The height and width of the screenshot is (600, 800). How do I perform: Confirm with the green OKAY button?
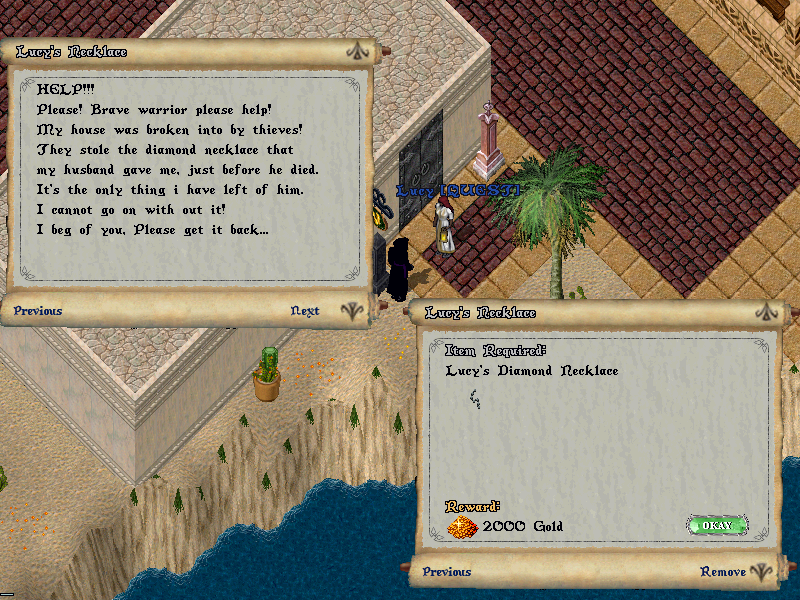tap(717, 525)
